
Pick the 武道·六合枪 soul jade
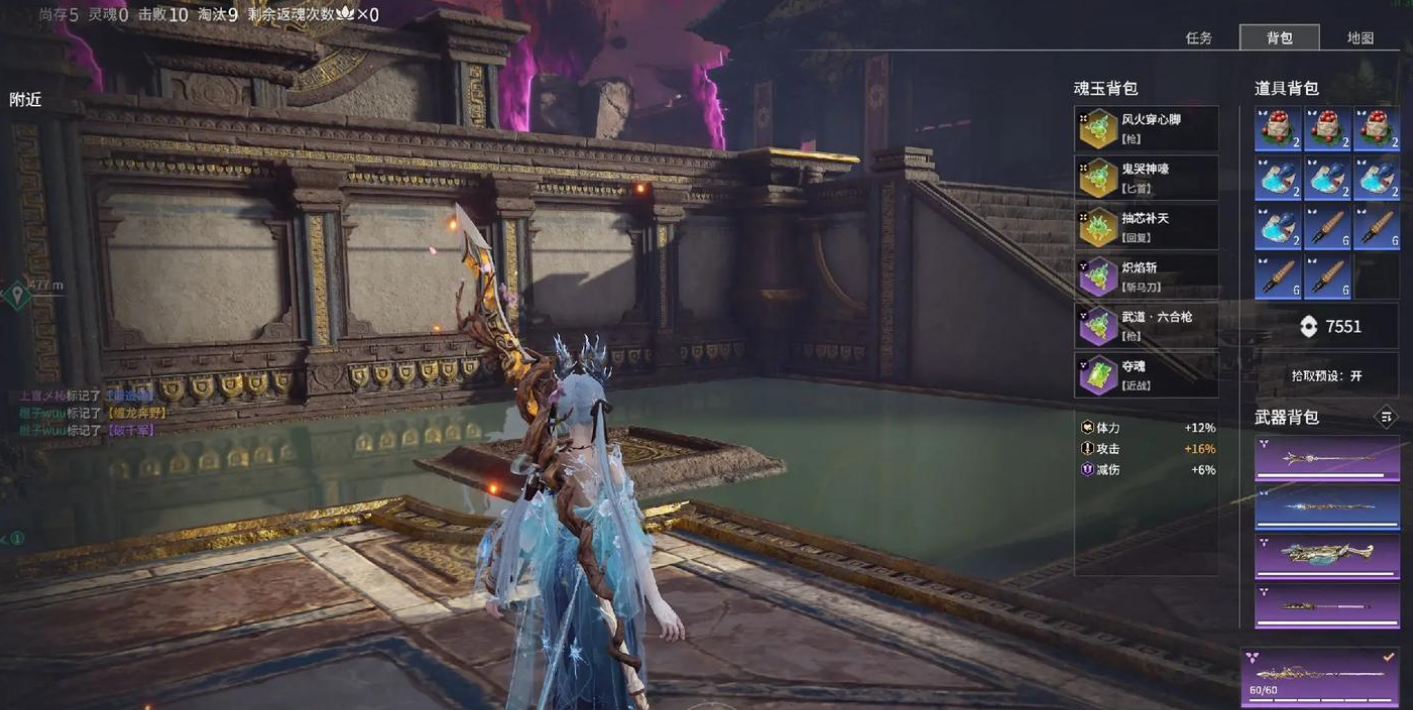pos(1146,325)
